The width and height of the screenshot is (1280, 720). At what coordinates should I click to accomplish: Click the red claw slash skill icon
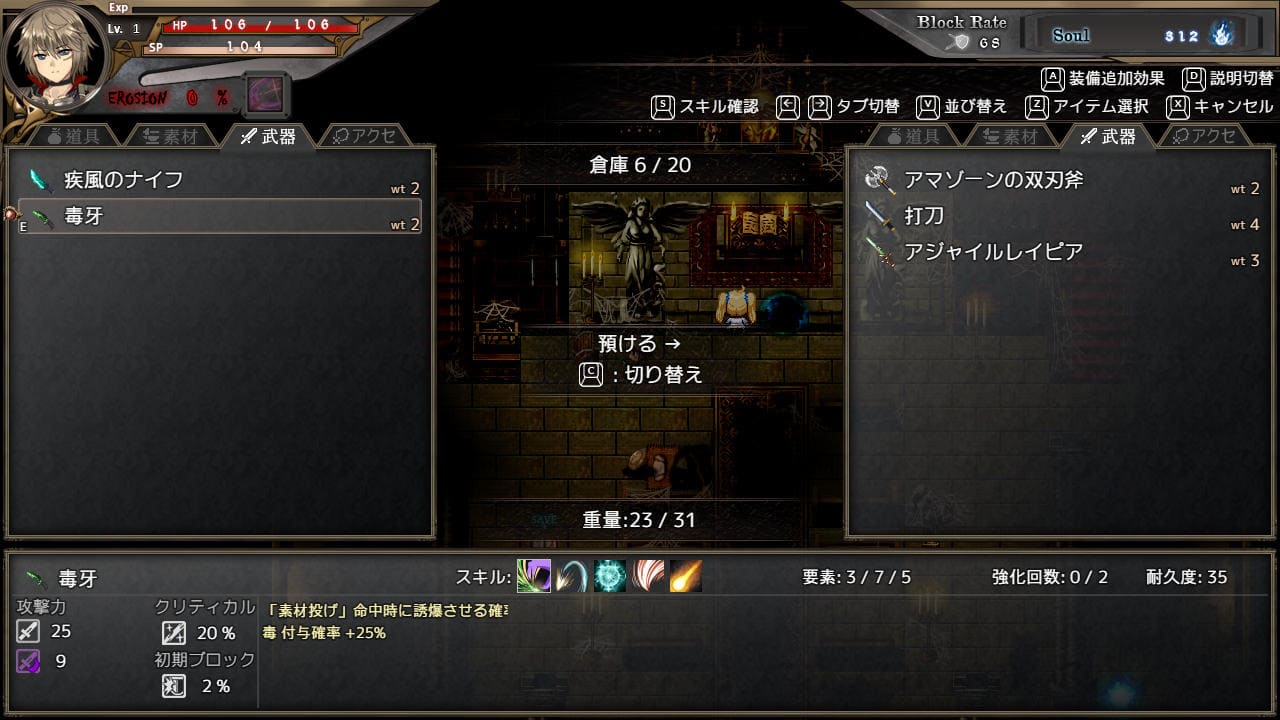pos(648,576)
